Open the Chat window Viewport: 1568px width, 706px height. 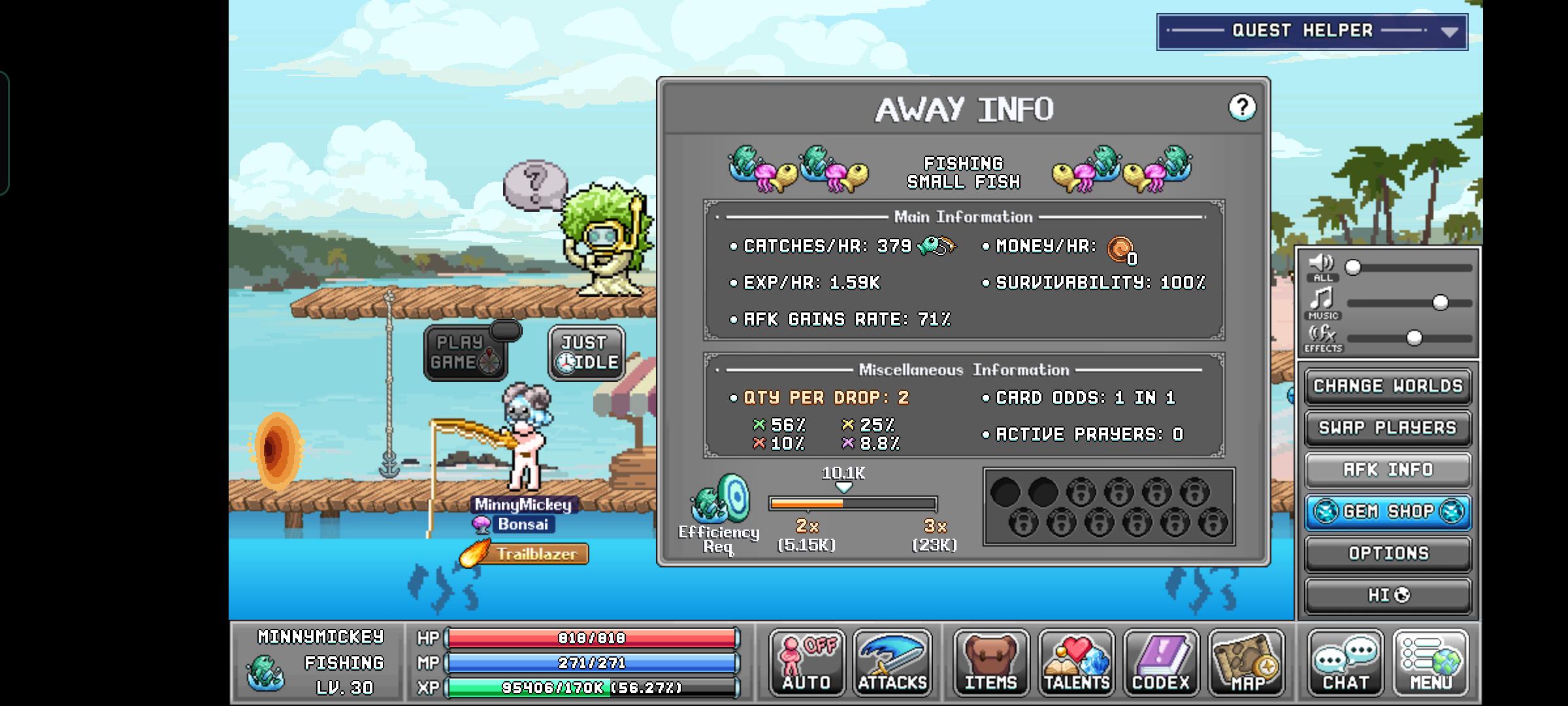coord(1345,663)
